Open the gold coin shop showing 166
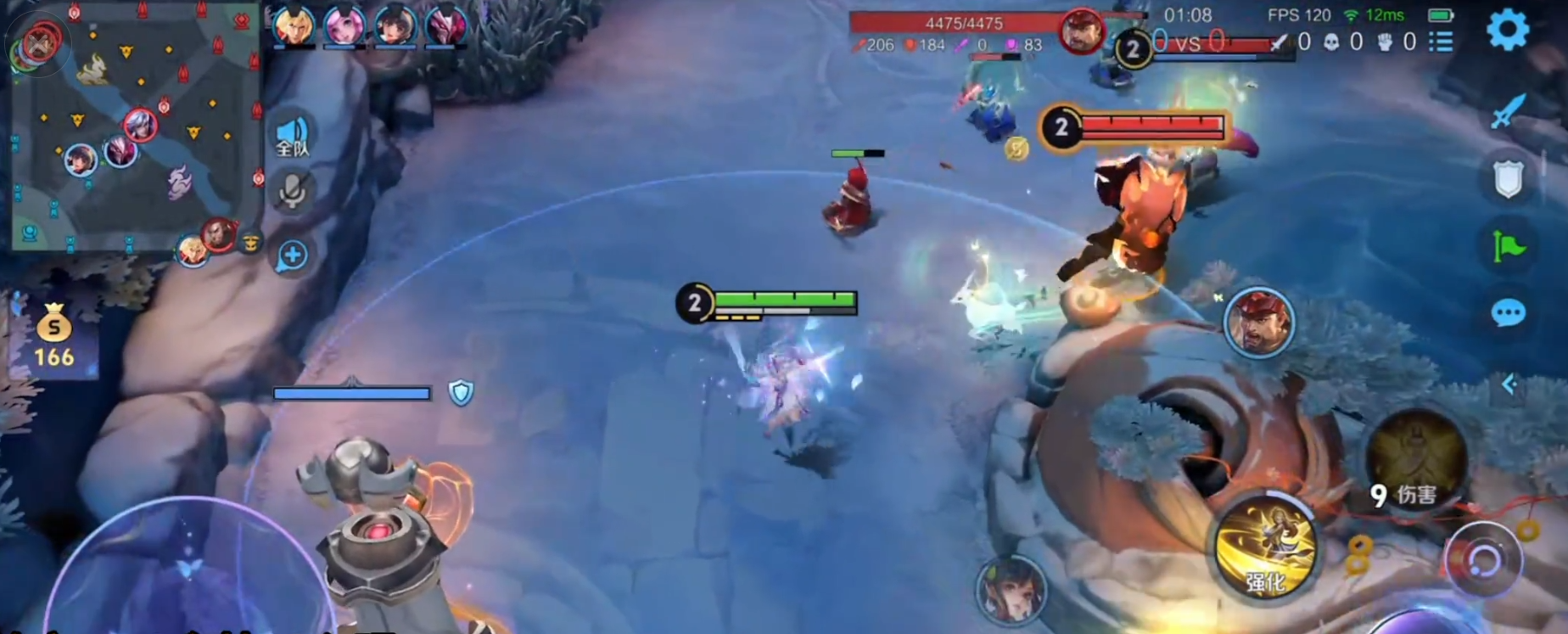Image resolution: width=1568 pixels, height=634 pixels. coord(53,335)
